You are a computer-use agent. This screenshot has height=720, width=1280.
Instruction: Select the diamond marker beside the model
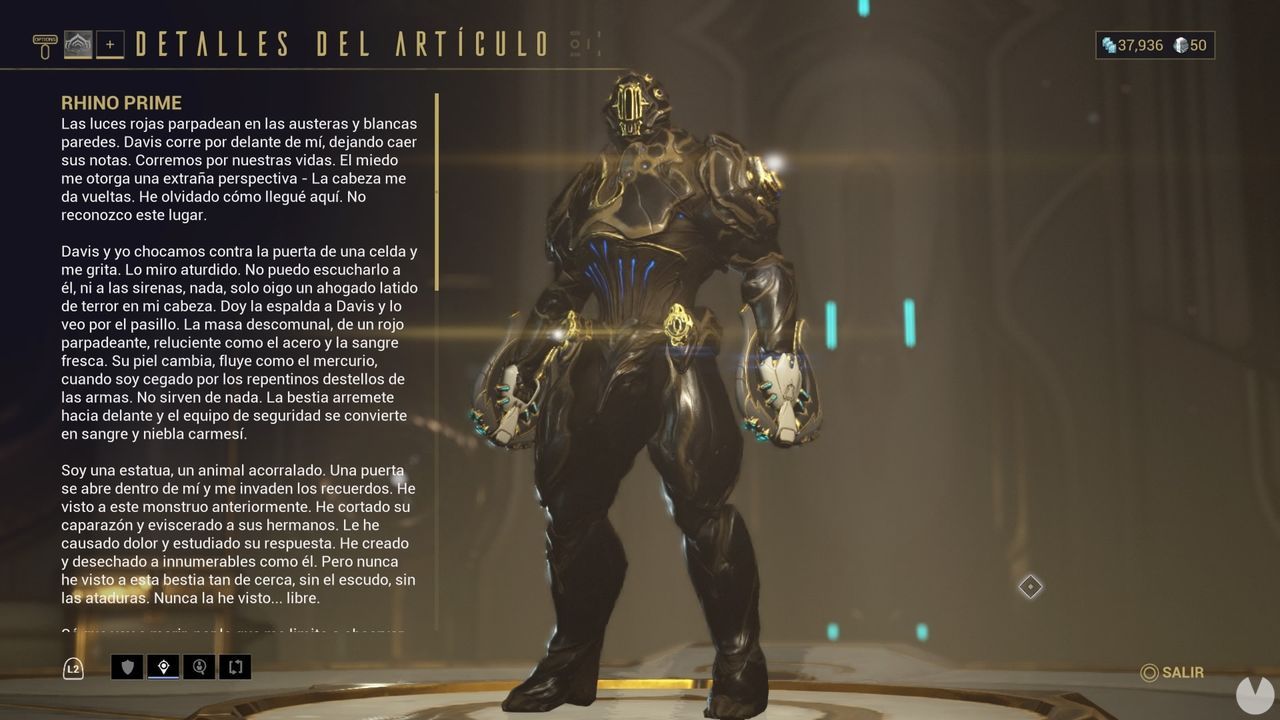[1030, 587]
